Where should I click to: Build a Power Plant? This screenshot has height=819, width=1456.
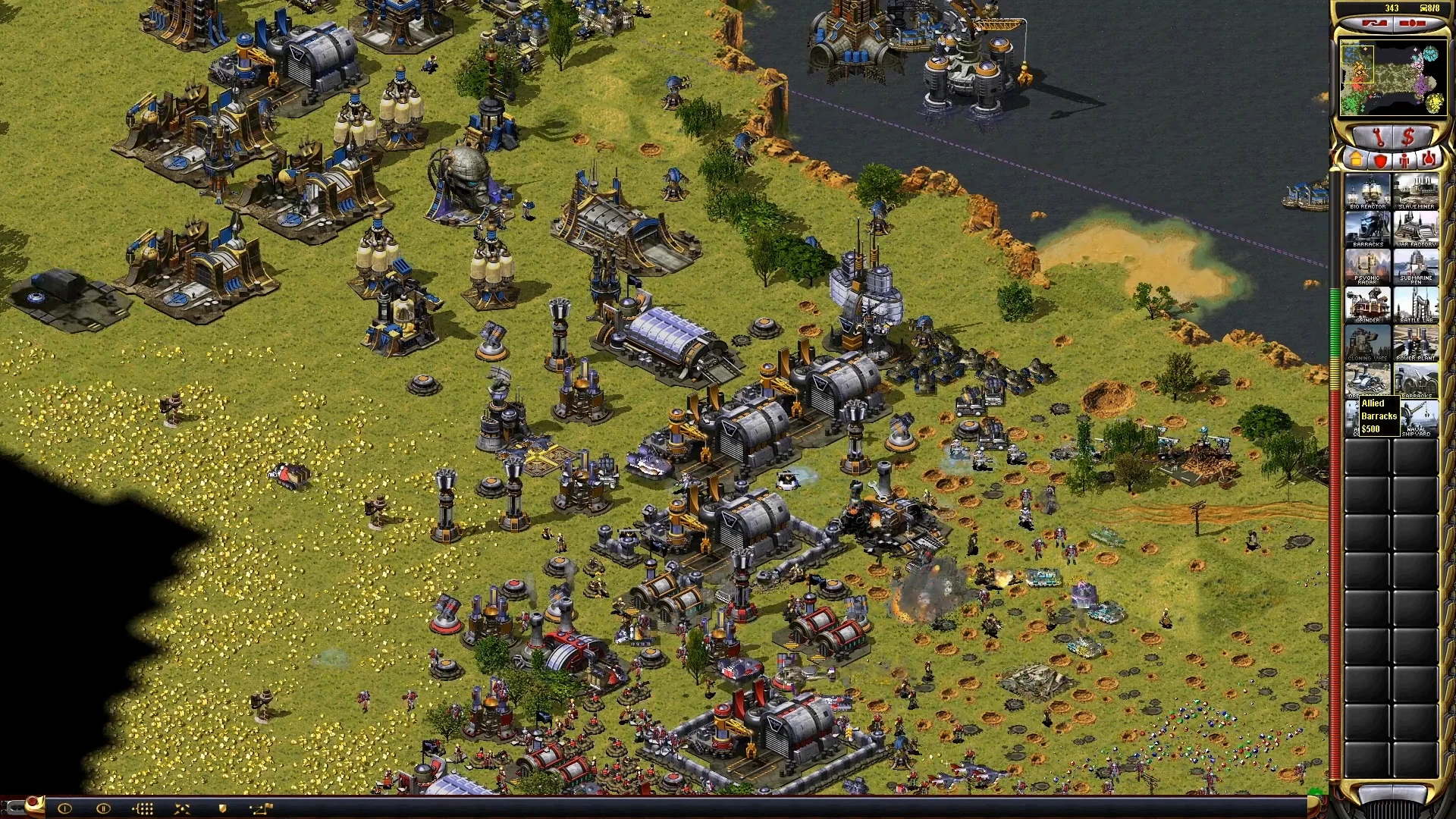1416,344
